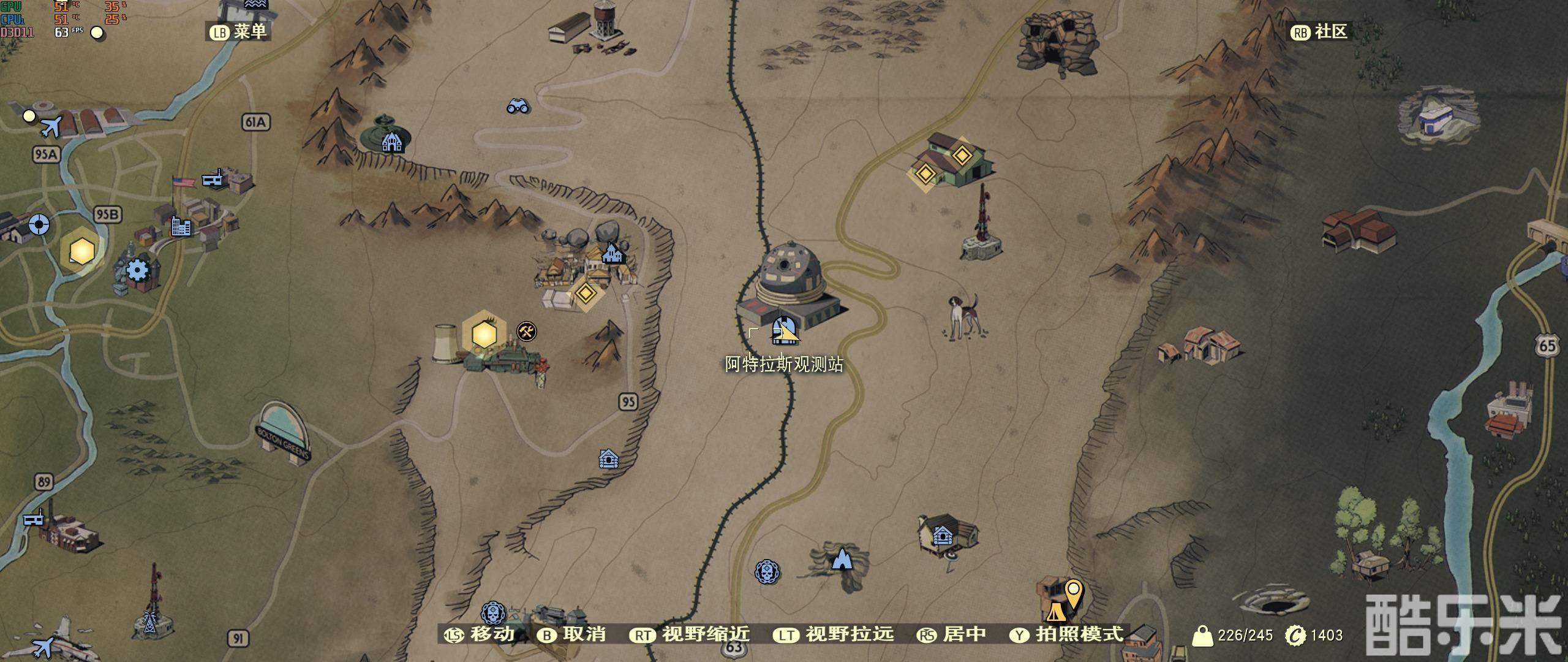1568x662 pixels.
Task: Select the radio tower marker
Action: pyautogui.click(x=149, y=622)
